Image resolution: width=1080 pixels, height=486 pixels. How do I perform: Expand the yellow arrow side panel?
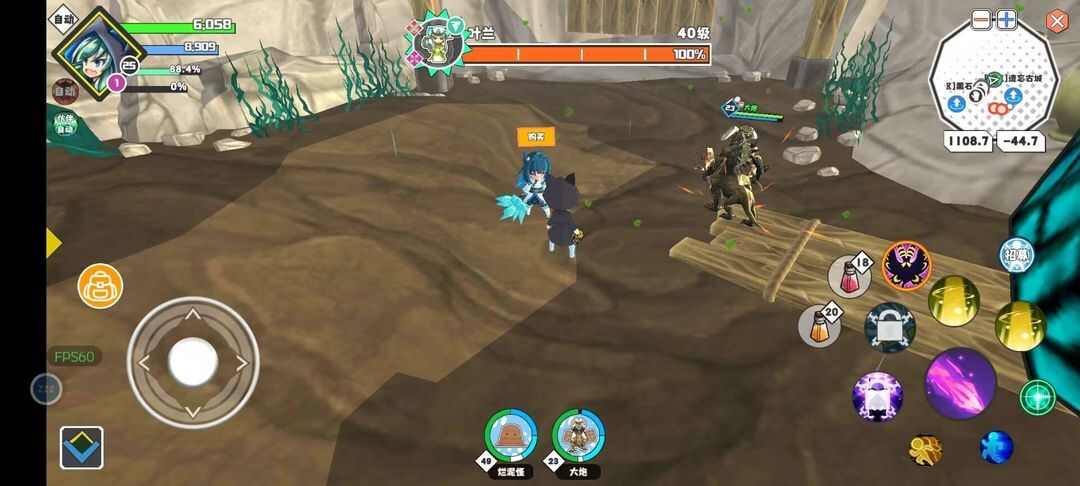(53, 243)
